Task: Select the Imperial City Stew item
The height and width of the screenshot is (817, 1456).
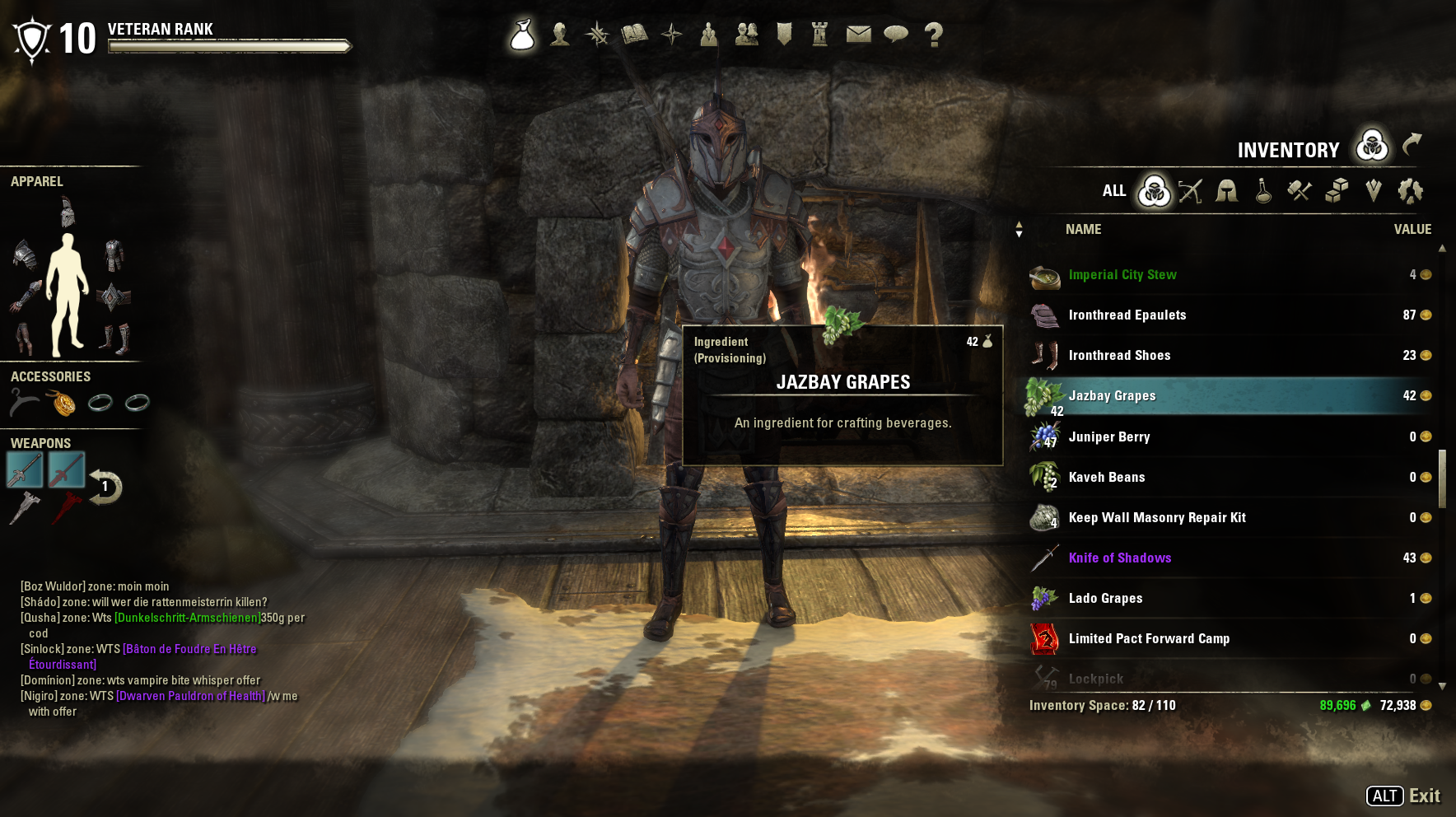Action: click(x=1122, y=275)
